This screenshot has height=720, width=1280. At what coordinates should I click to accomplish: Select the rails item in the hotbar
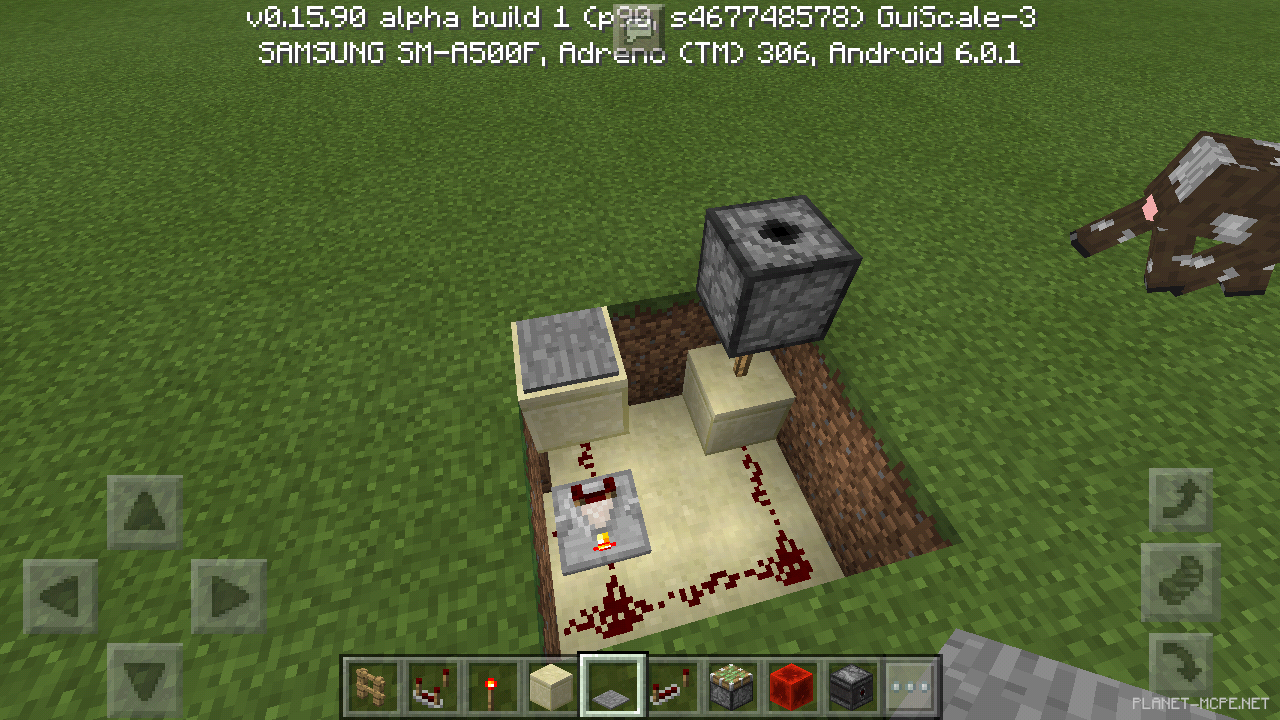431,685
